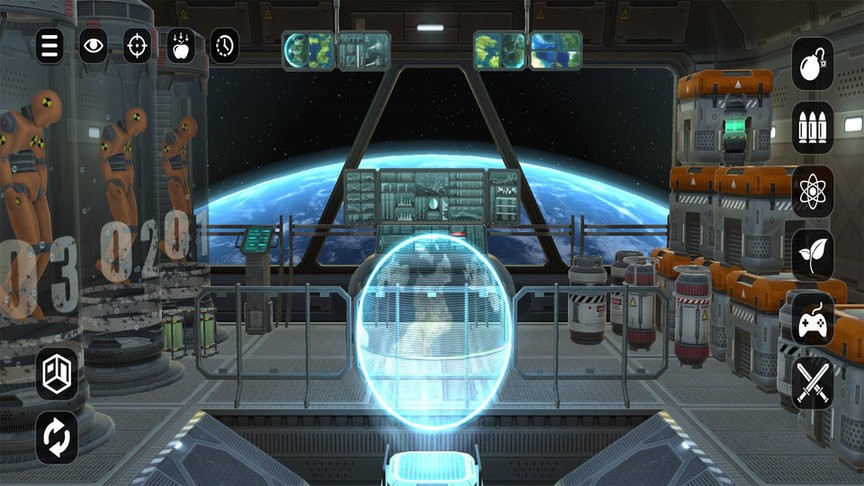Image resolution: width=864 pixels, height=486 pixels.
Task: Choose the crossed swords melee category
Action: click(812, 382)
